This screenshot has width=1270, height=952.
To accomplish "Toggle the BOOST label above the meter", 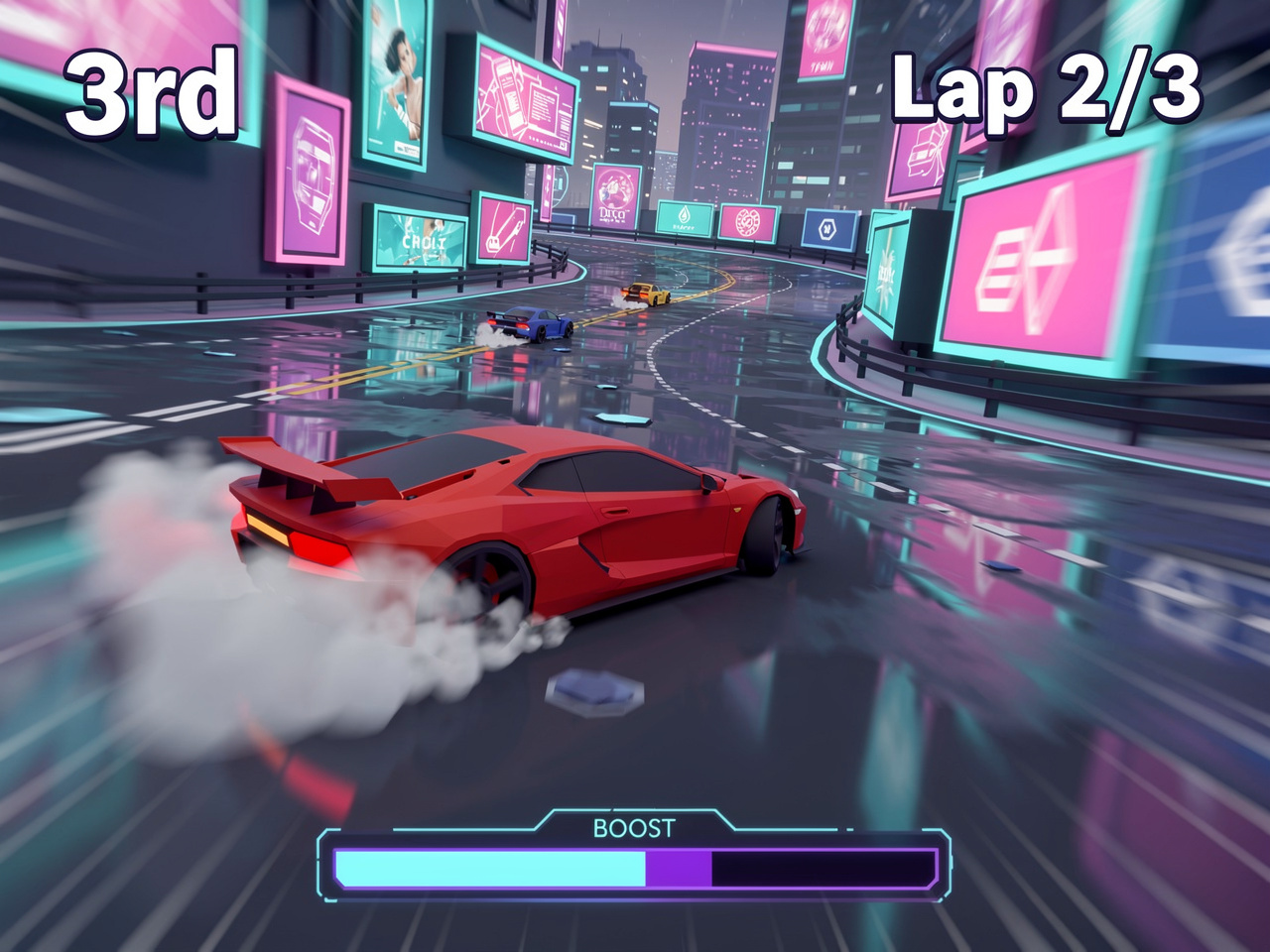I will [x=633, y=826].
